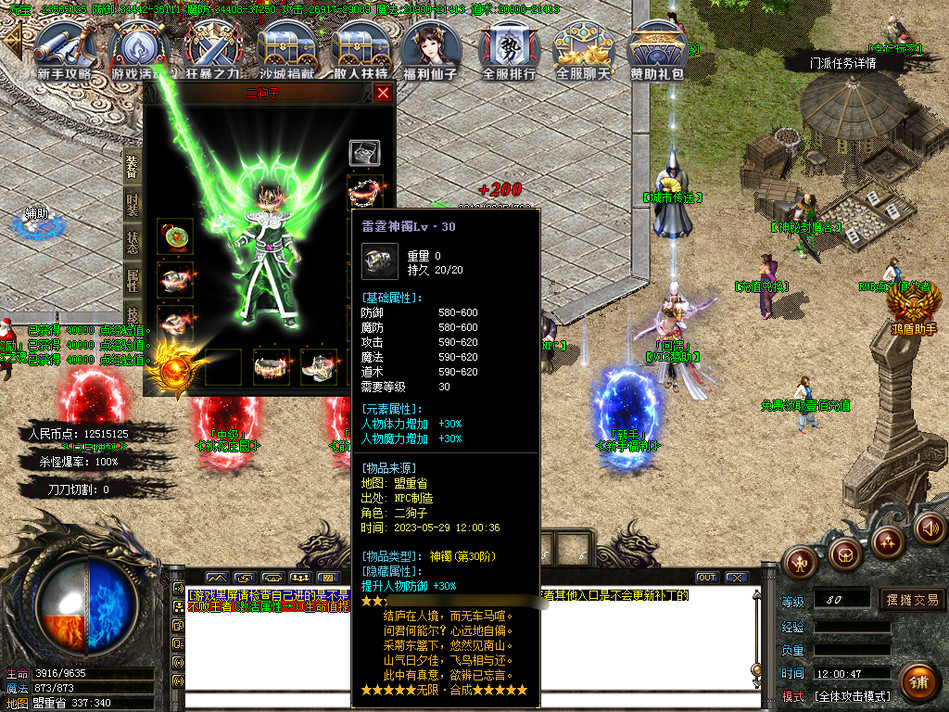Viewport: 949px width, 712px height.
Task: Switch to the 时装 costume tab
Action: pyautogui.click(x=132, y=205)
